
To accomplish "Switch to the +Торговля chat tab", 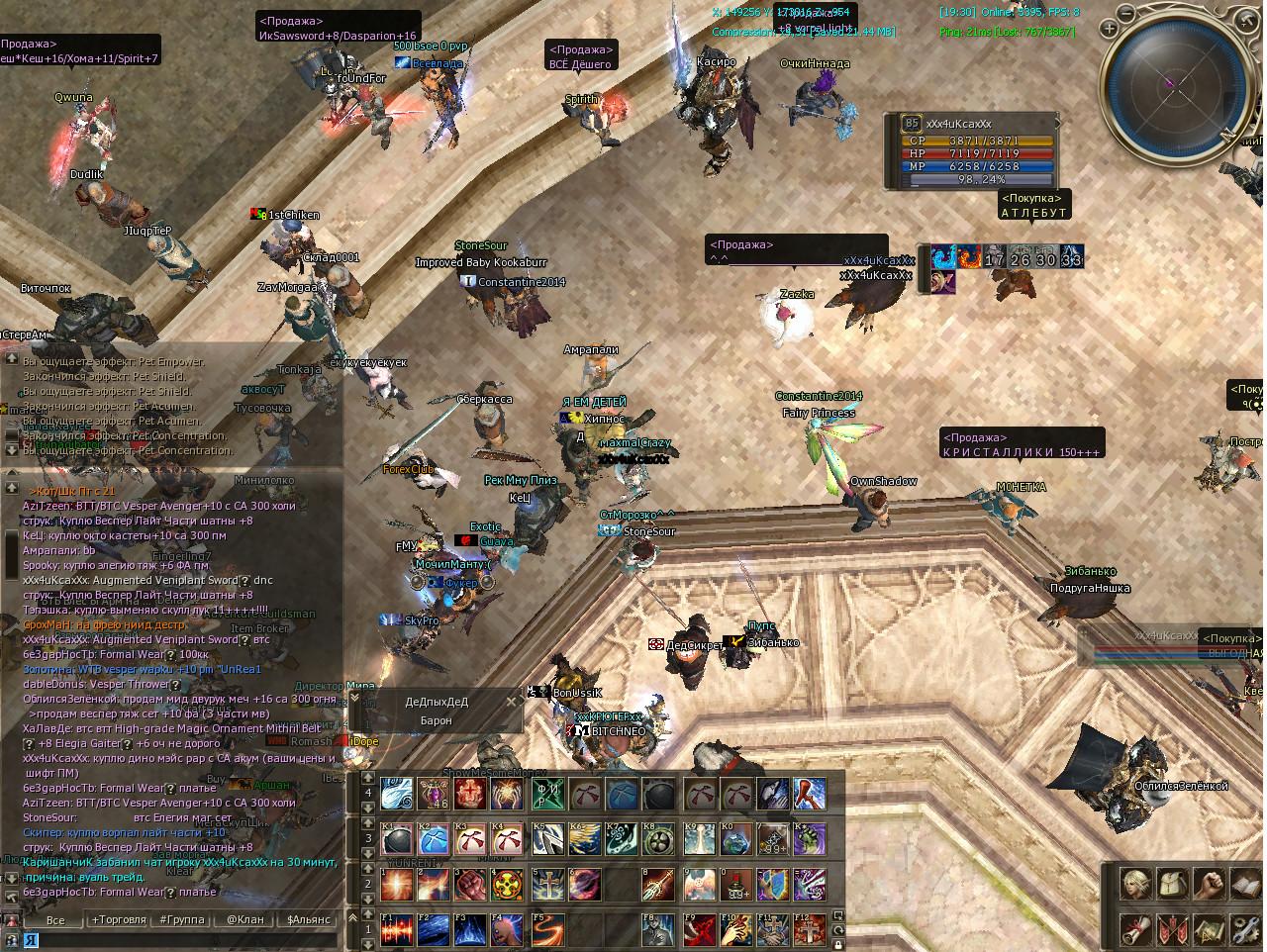I will tap(117, 919).
